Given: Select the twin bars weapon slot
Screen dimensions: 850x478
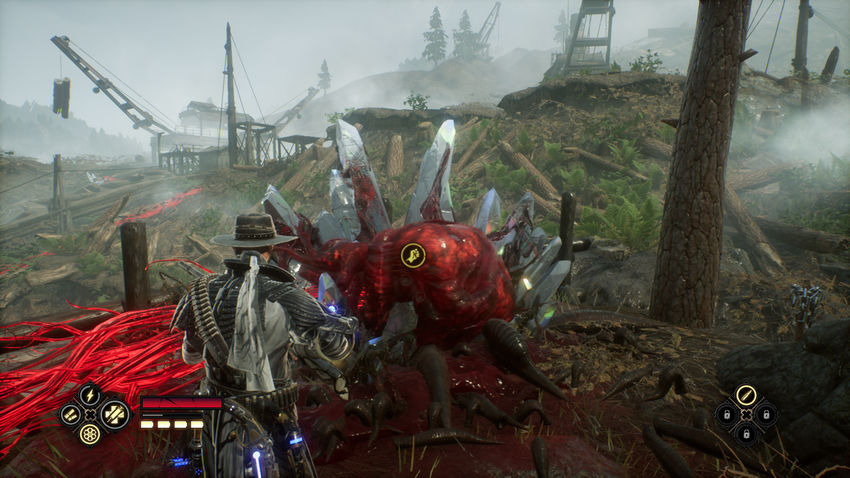Looking at the screenshot, I should click(70, 413).
